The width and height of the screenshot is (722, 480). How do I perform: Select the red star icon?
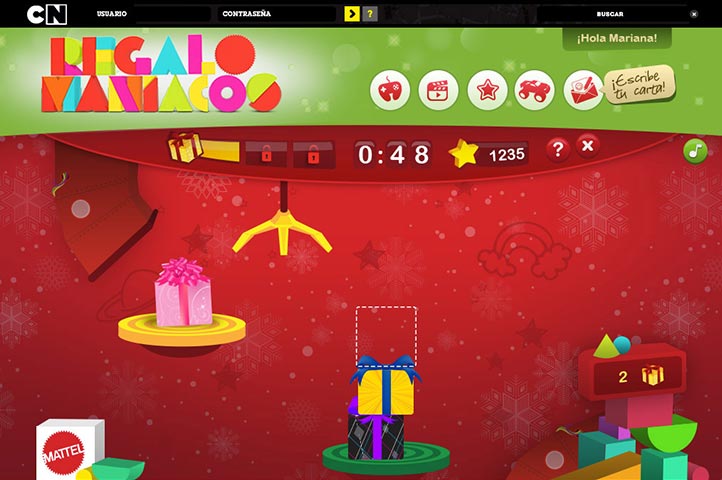[487, 91]
